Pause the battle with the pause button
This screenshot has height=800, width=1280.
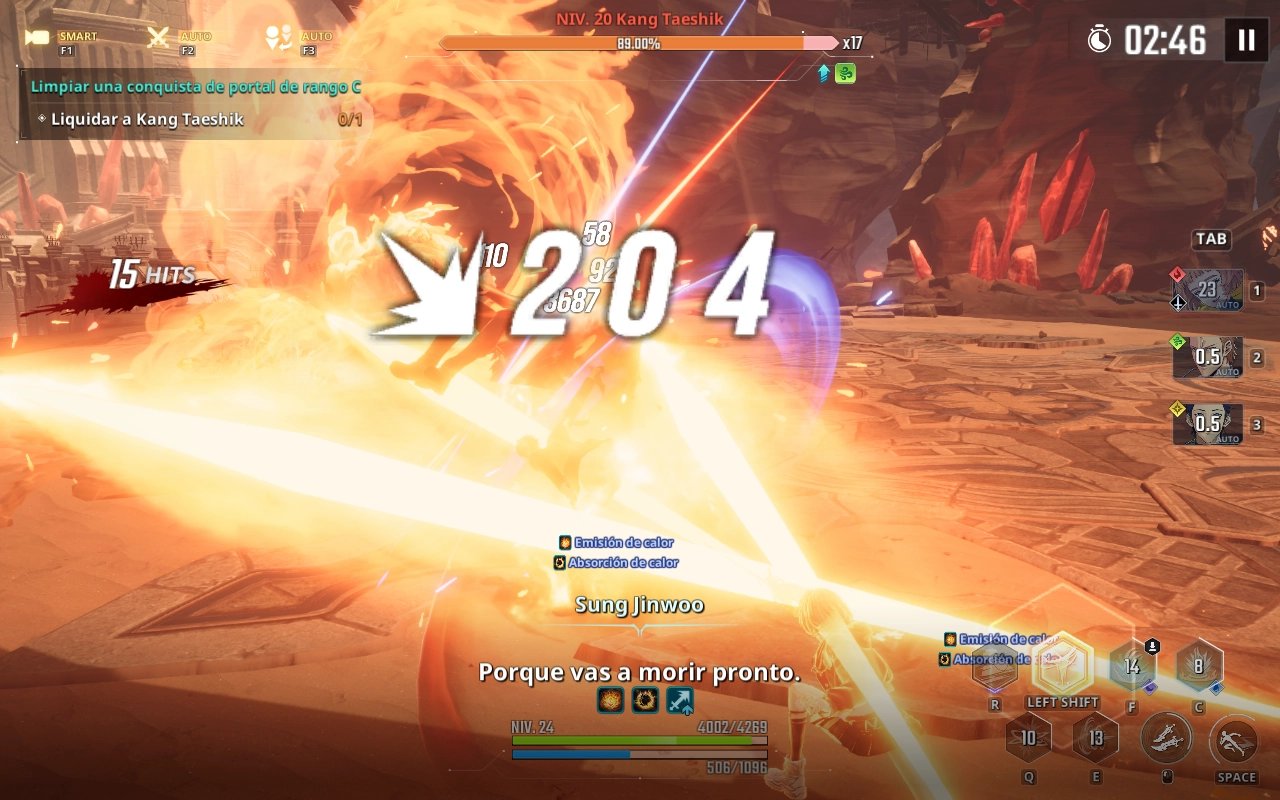(x=1246, y=40)
